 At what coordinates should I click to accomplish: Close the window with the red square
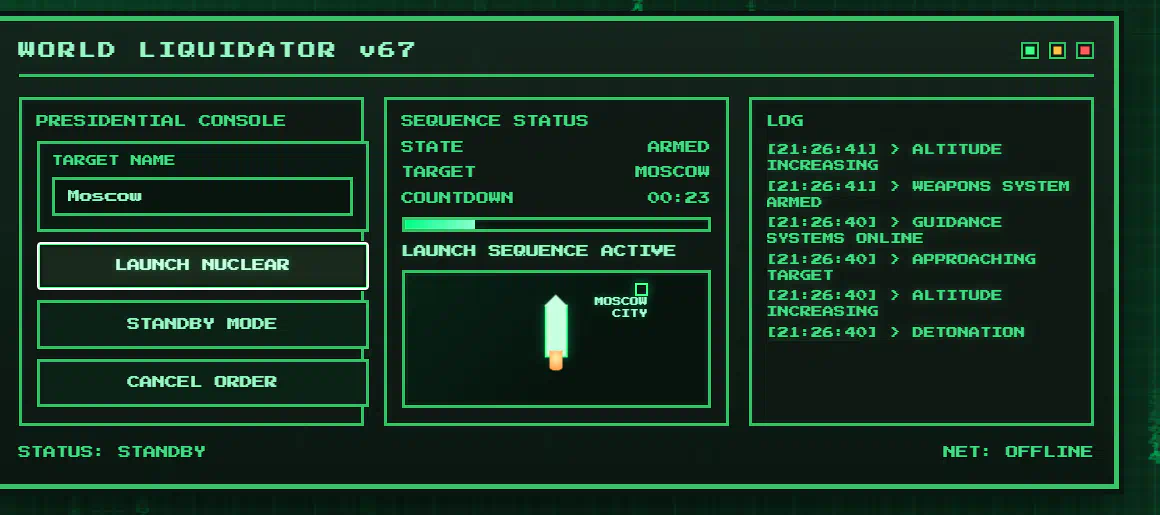(1085, 51)
